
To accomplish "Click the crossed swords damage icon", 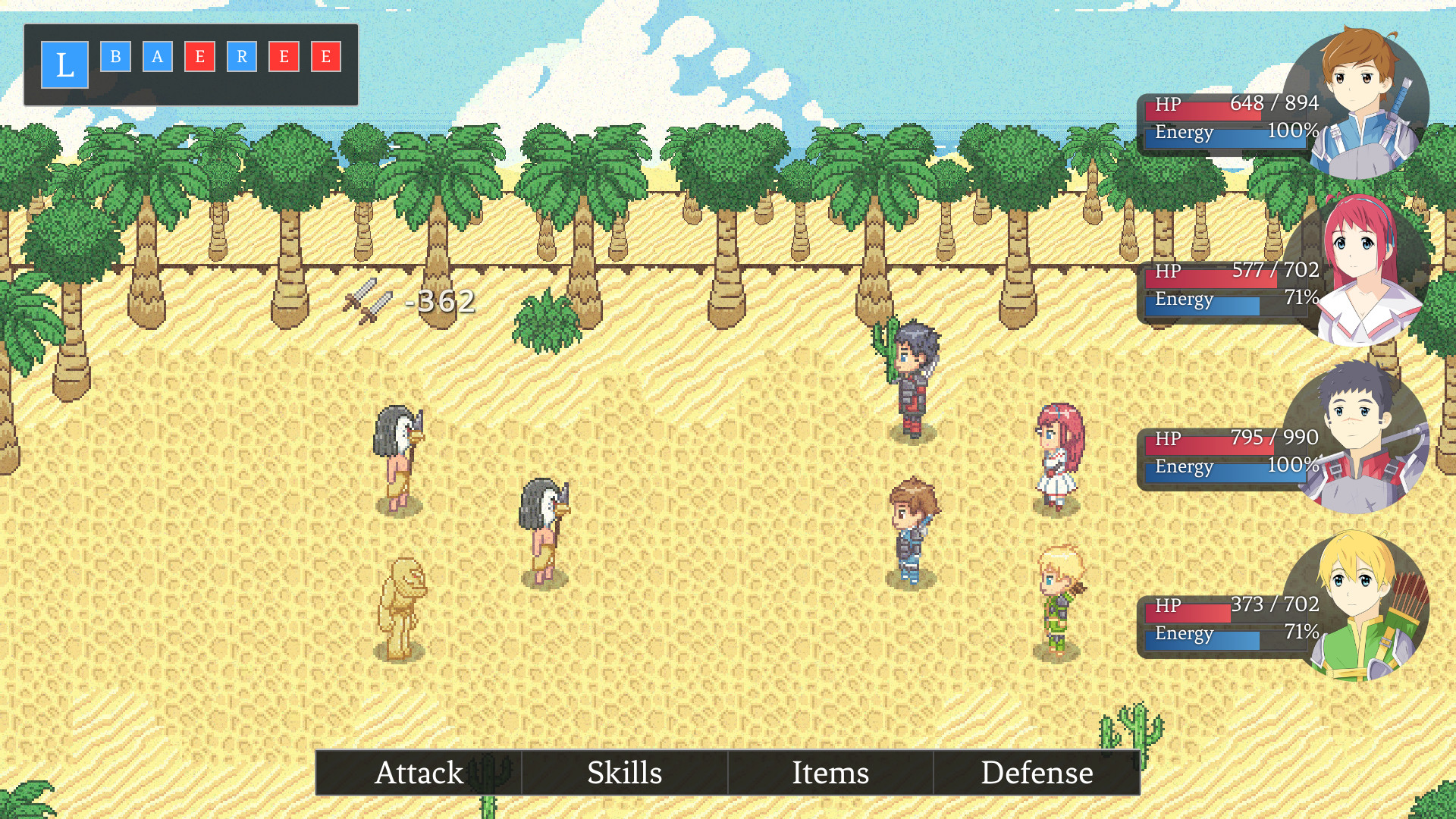I will pyautogui.click(x=366, y=302).
